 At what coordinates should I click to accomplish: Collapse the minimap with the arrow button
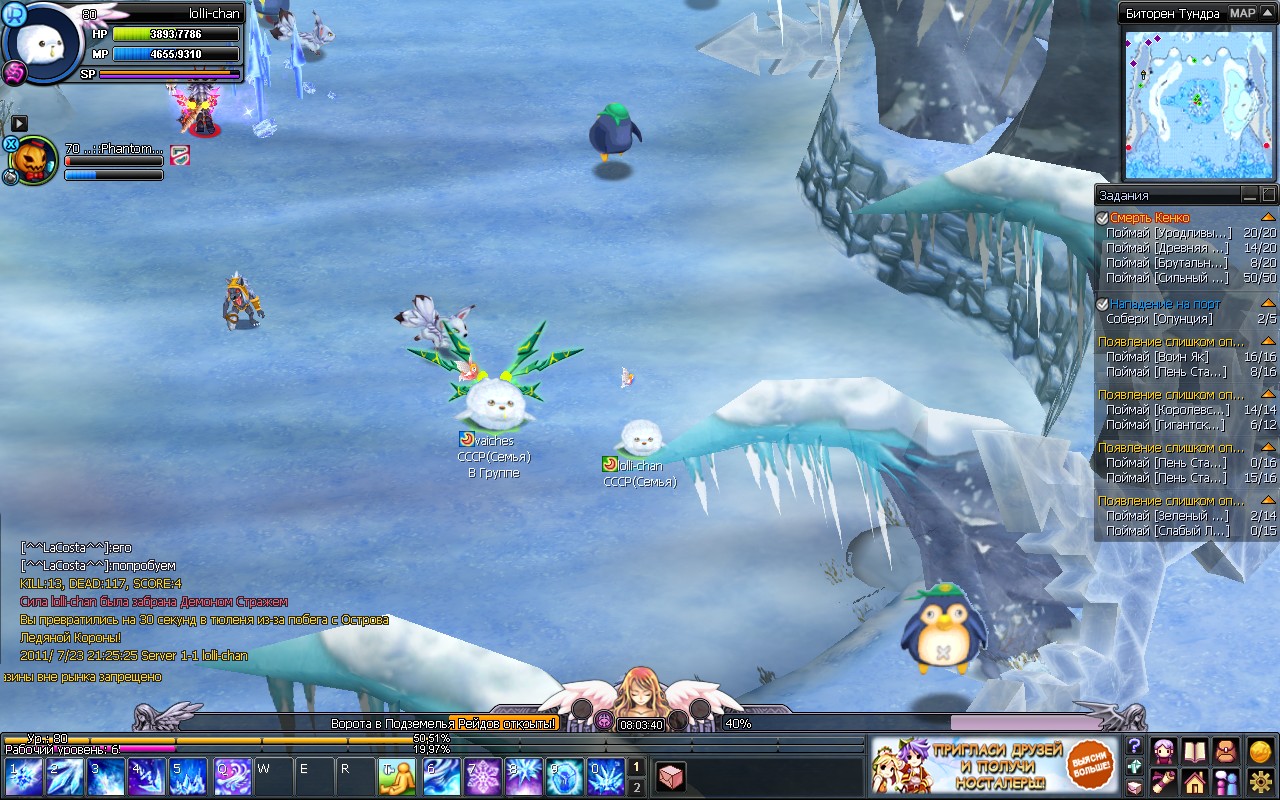(1268, 13)
